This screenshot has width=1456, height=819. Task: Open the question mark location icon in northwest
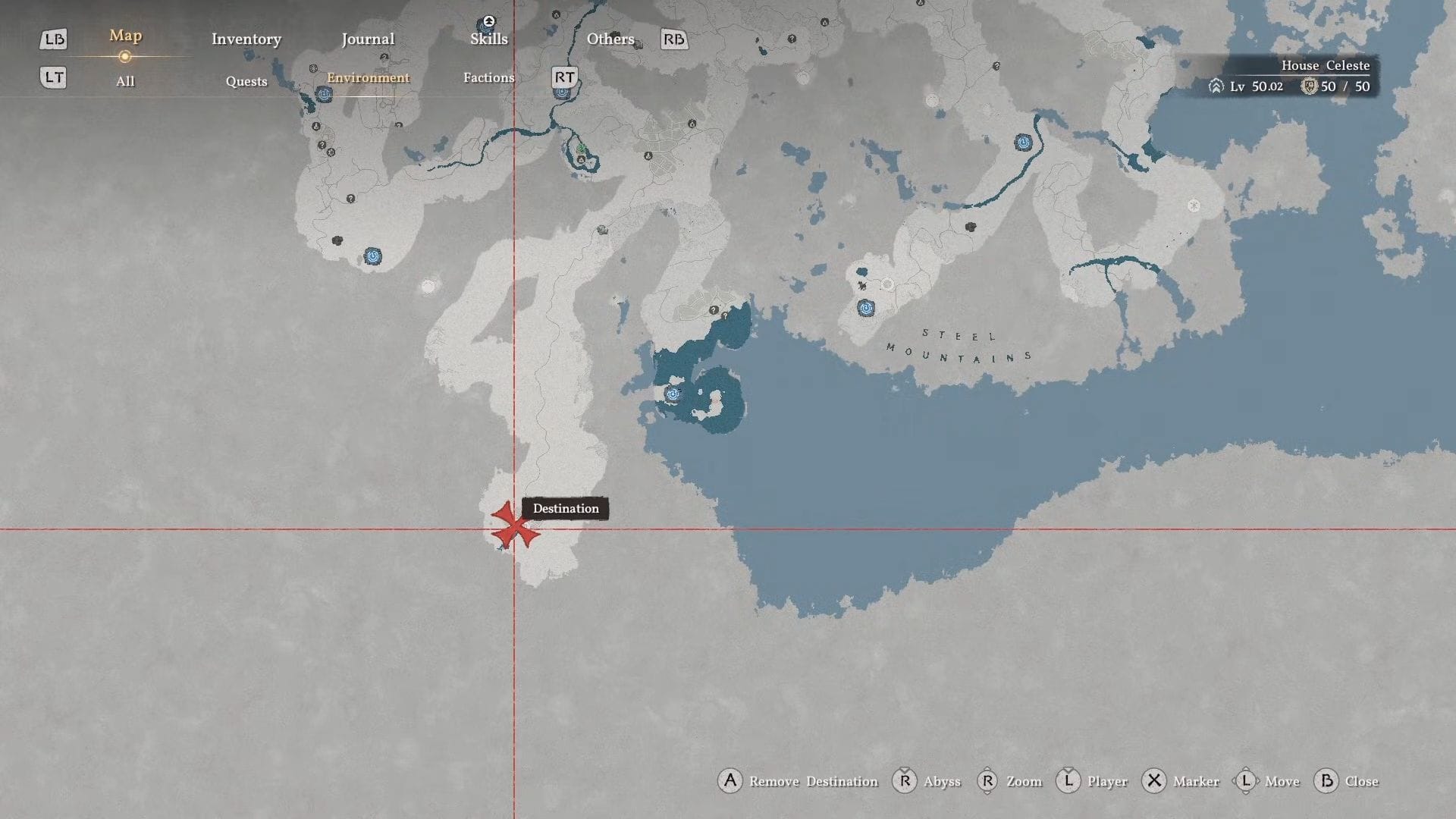tap(324, 144)
